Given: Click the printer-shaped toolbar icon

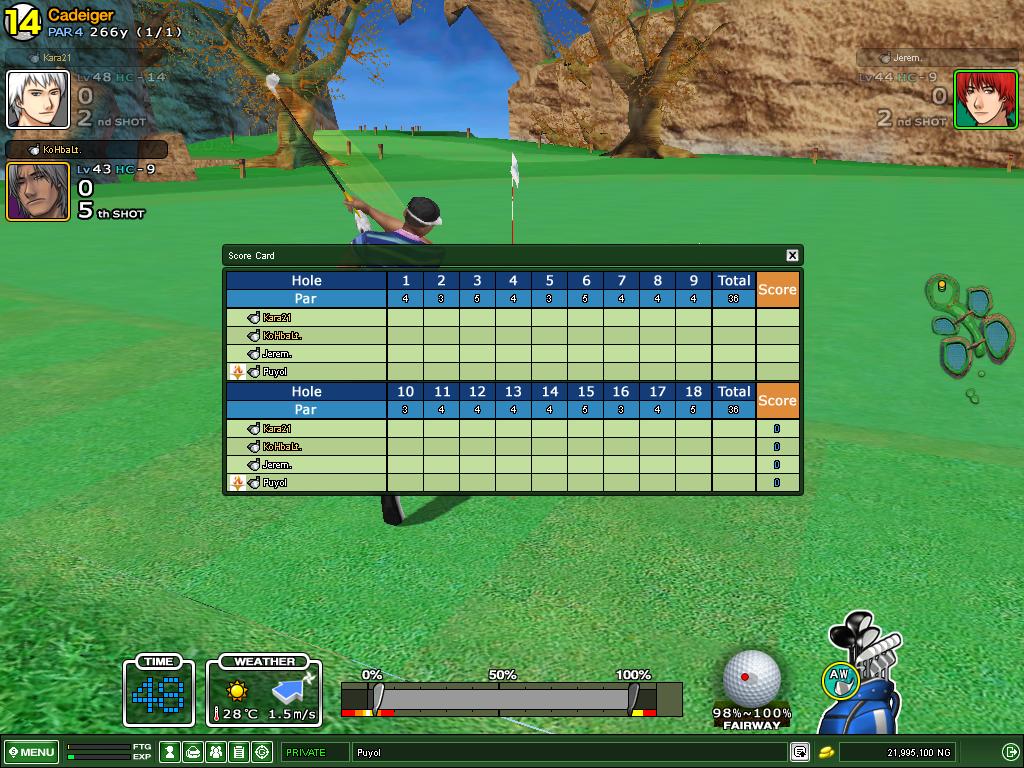Looking at the screenshot, I should tap(193, 752).
